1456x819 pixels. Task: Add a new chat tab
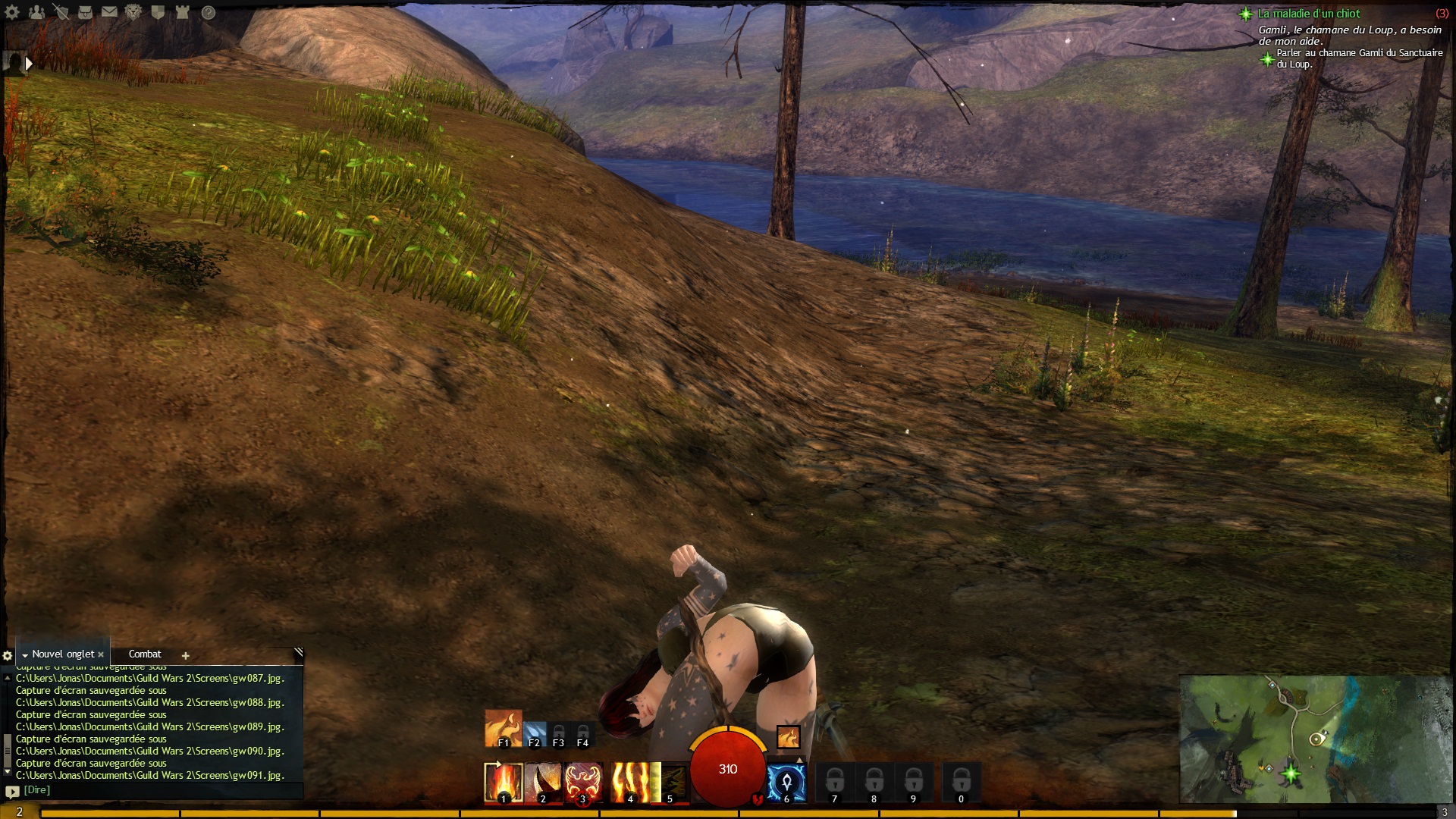[185, 655]
